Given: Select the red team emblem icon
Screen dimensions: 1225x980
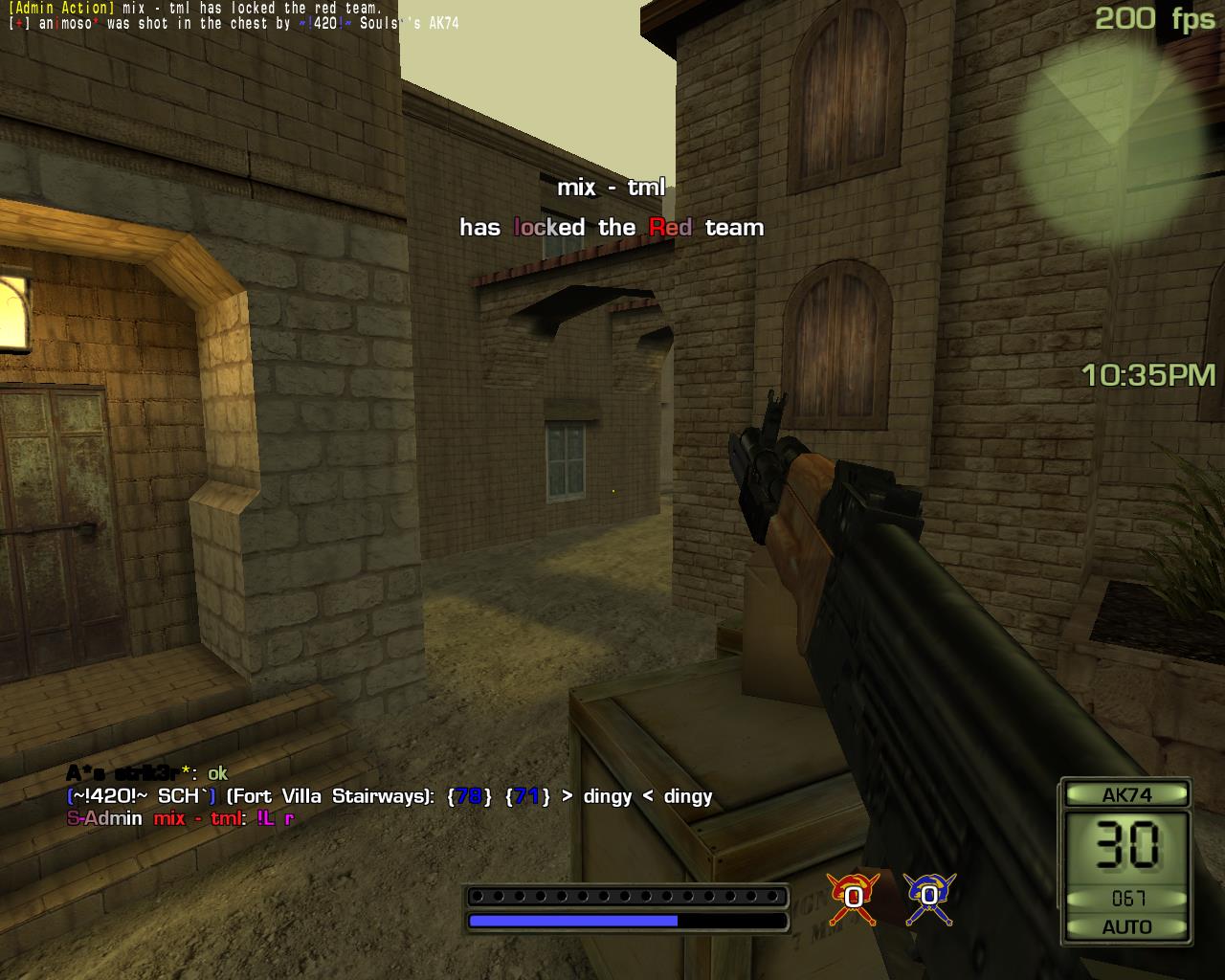Looking at the screenshot, I should (852, 897).
